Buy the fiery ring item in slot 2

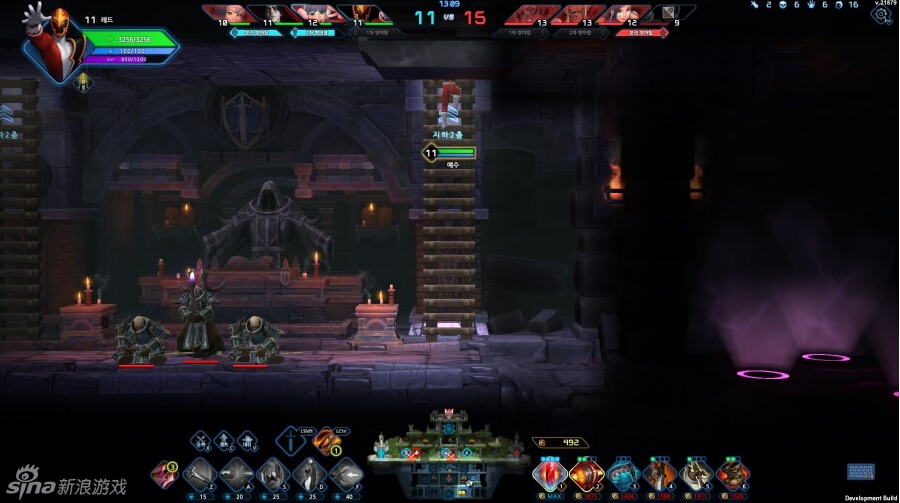[x=584, y=473]
